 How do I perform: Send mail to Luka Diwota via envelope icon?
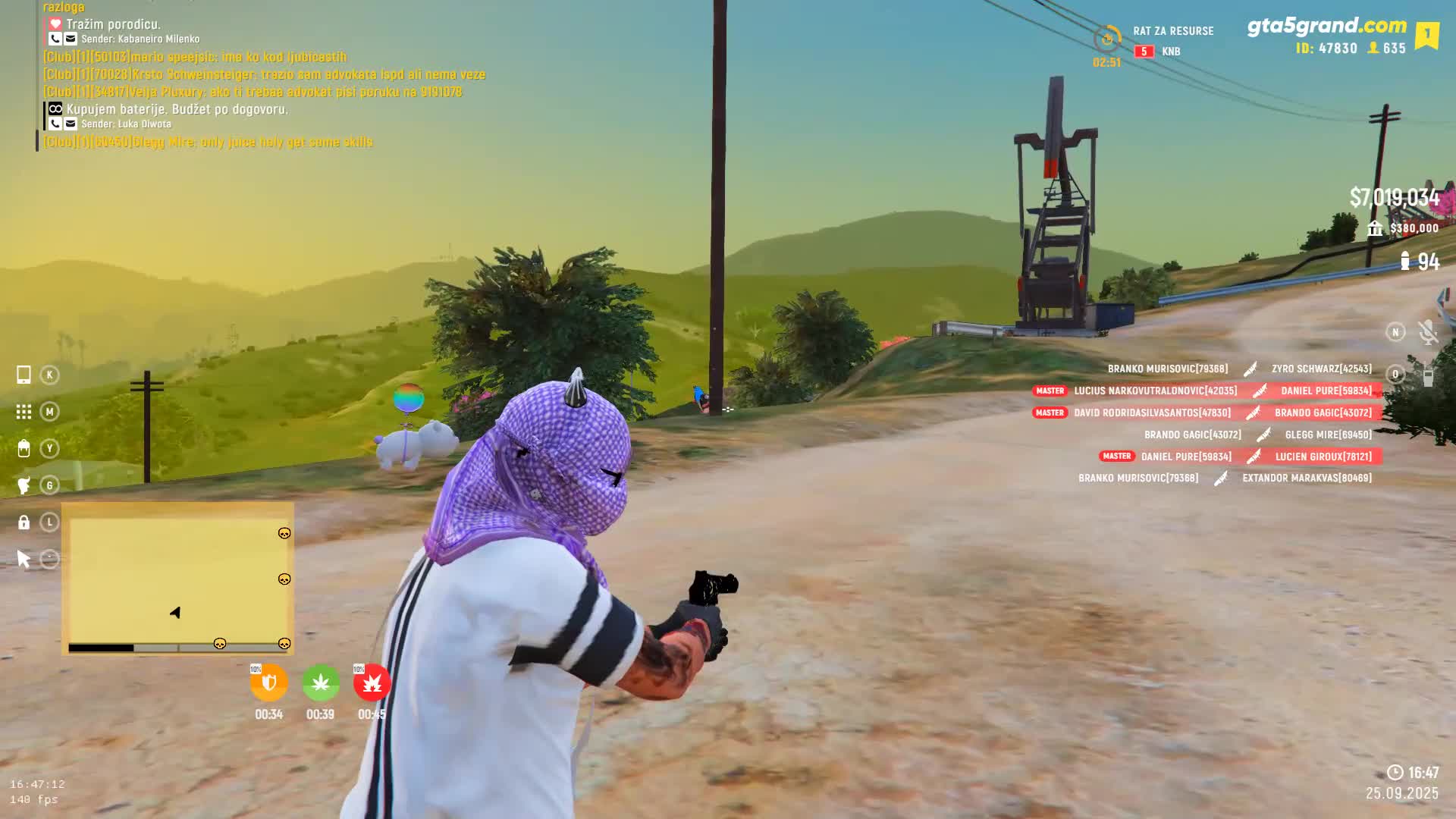pyautogui.click(x=71, y=124)
